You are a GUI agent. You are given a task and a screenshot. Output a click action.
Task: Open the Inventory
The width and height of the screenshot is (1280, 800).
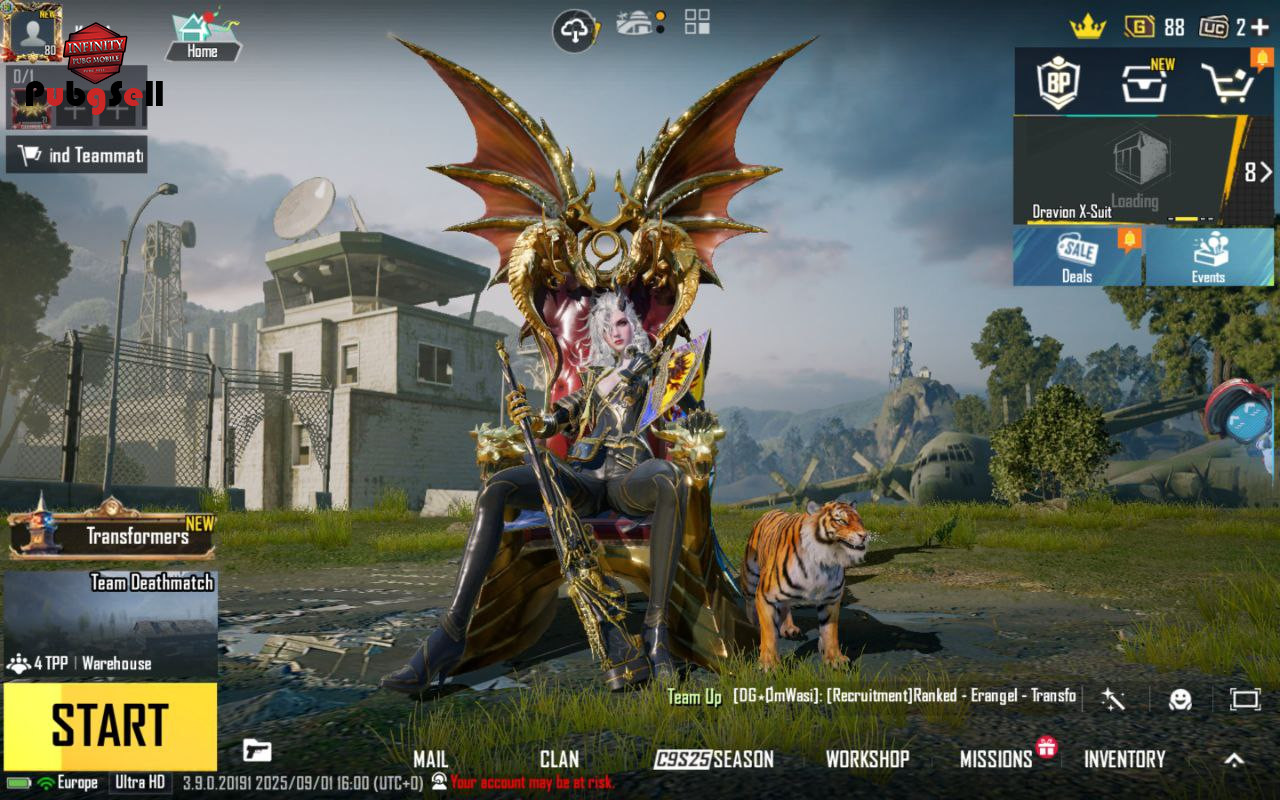point(1124,759)
